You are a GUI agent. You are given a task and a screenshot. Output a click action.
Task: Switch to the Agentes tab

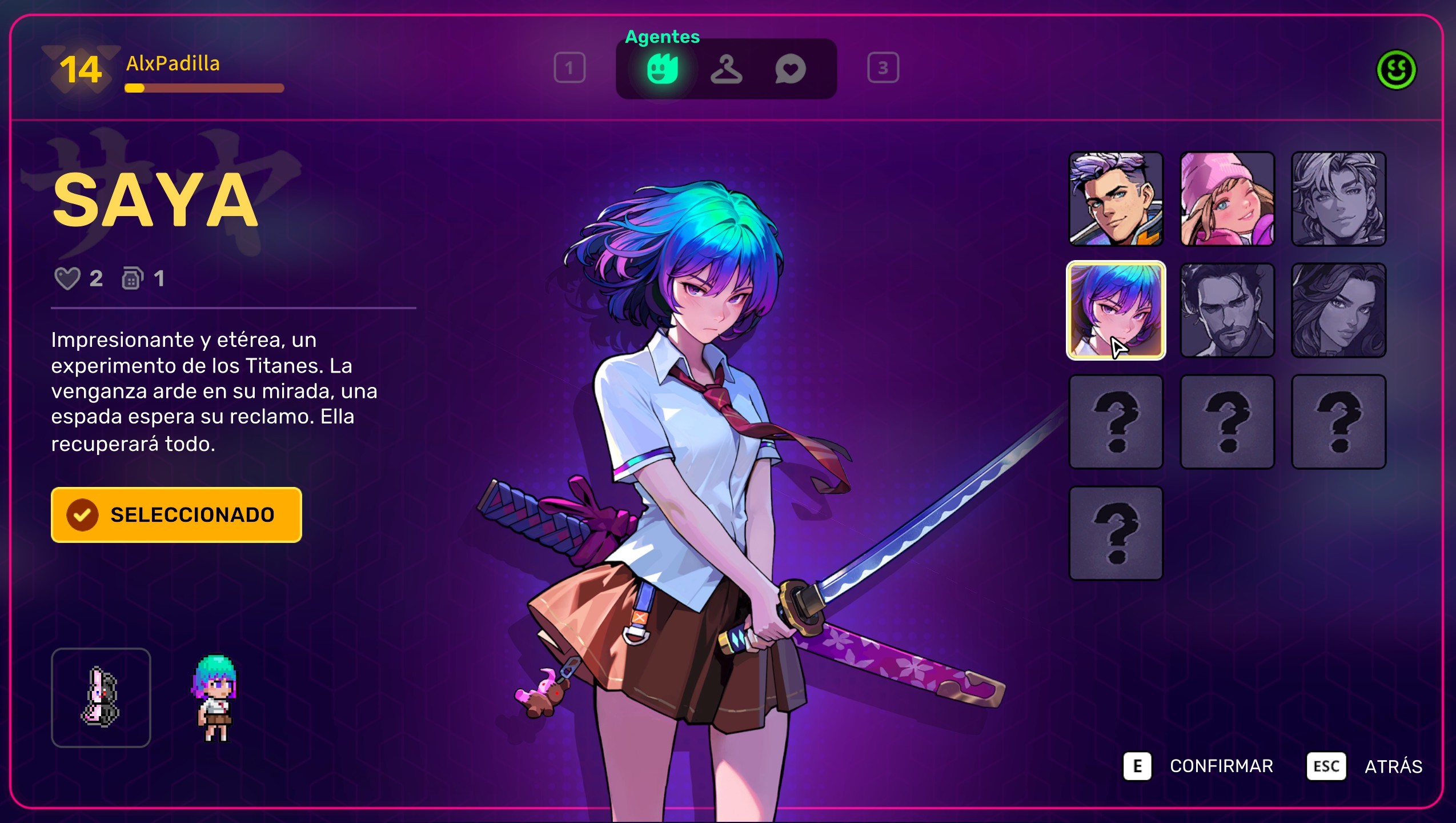coord(662,70)
